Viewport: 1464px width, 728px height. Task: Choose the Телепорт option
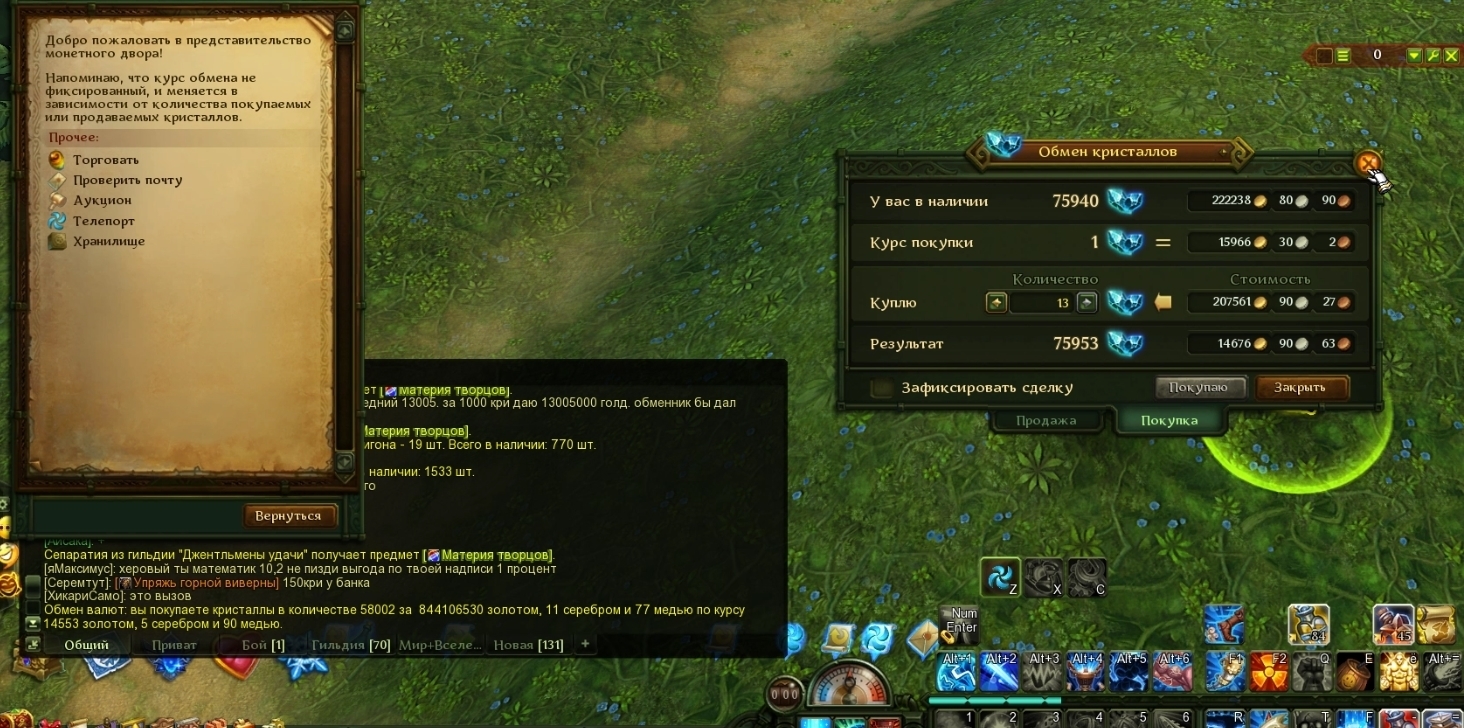click(103, 221)
